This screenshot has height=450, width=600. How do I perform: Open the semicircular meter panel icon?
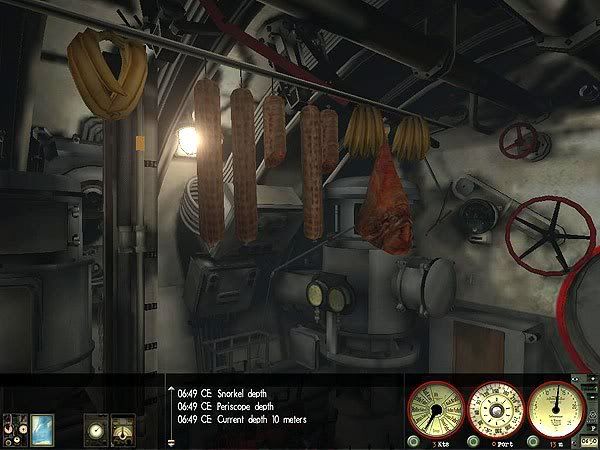click(123, 426)
